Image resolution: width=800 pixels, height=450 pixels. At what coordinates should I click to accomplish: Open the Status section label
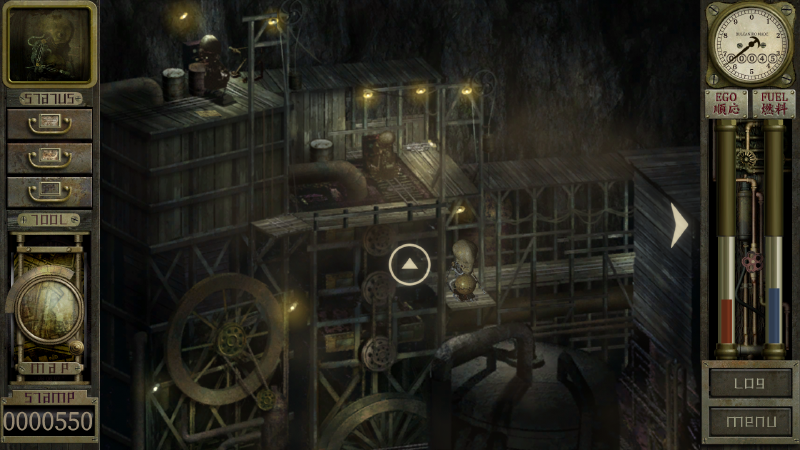[49, 99]
